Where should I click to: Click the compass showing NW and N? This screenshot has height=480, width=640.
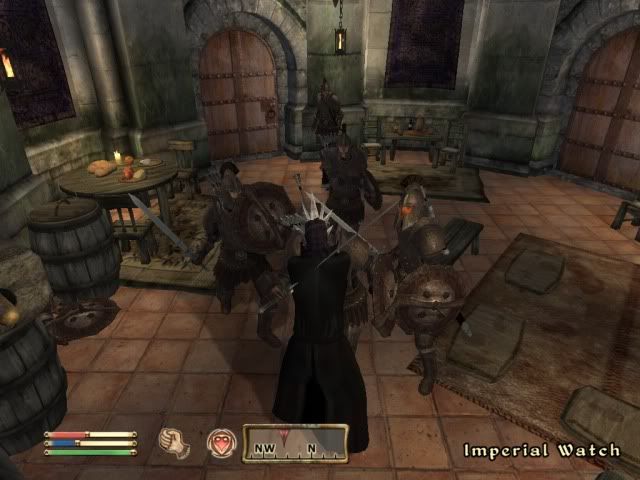coord(295,442)
